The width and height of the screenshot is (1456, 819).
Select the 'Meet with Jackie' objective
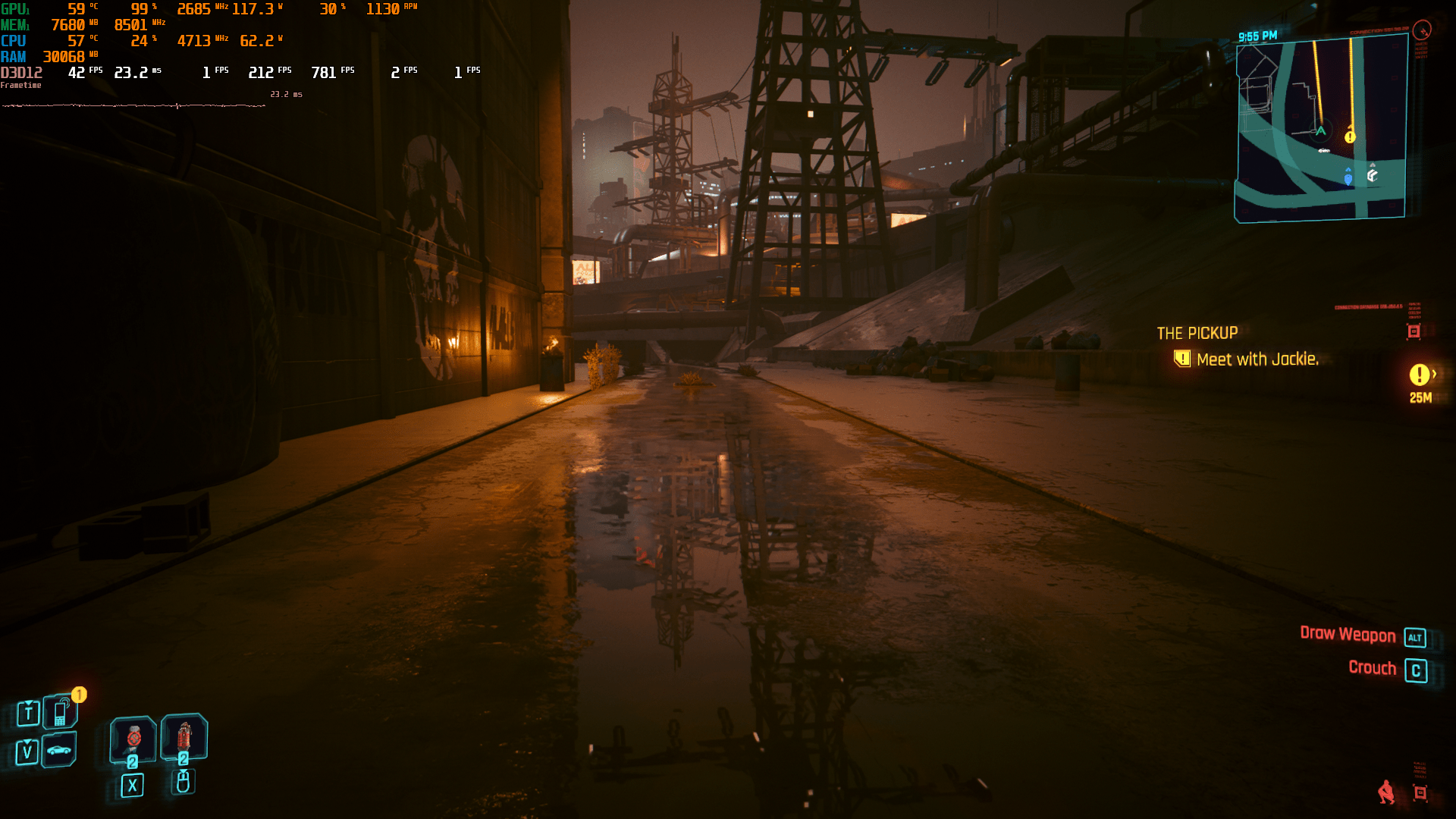click(x=1257, y=359)
